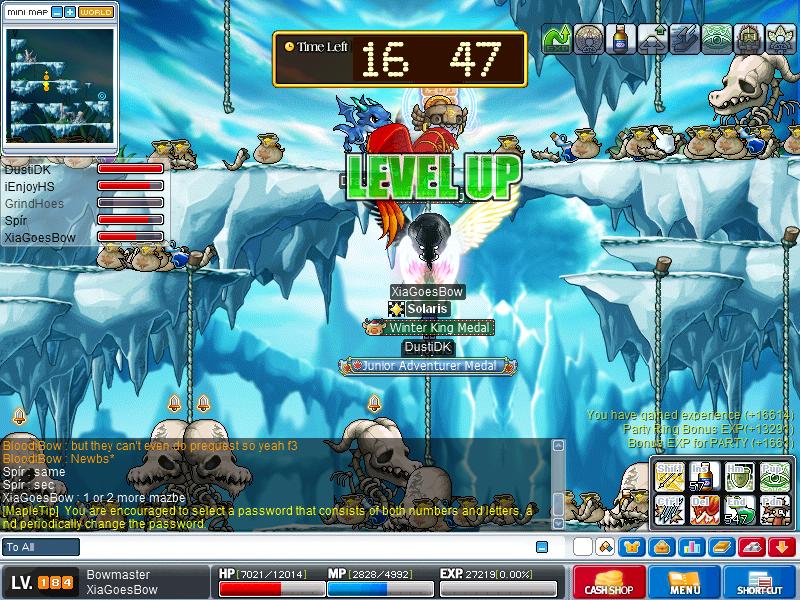Open the stats bar-chart icon

[x=690, y=547]
